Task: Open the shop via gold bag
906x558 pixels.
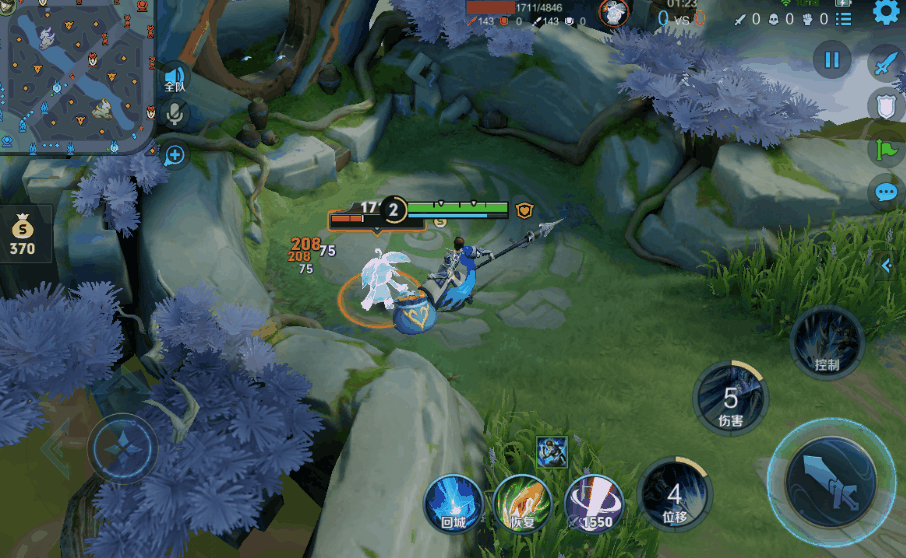Action: pos(23,232)
